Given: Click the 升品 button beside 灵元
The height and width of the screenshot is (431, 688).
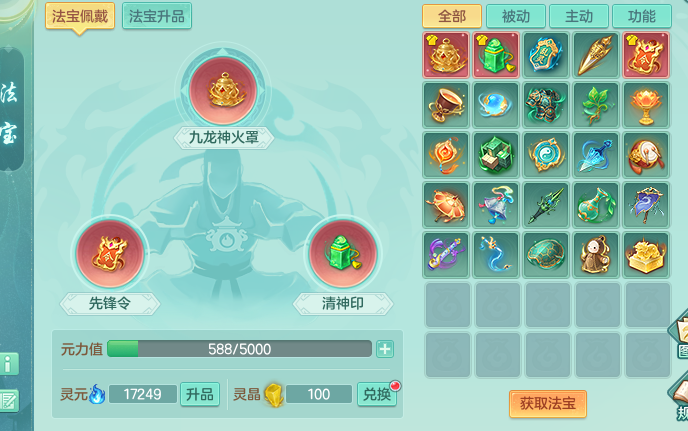Looking at the screenshot, I should (x=199, y=394).
